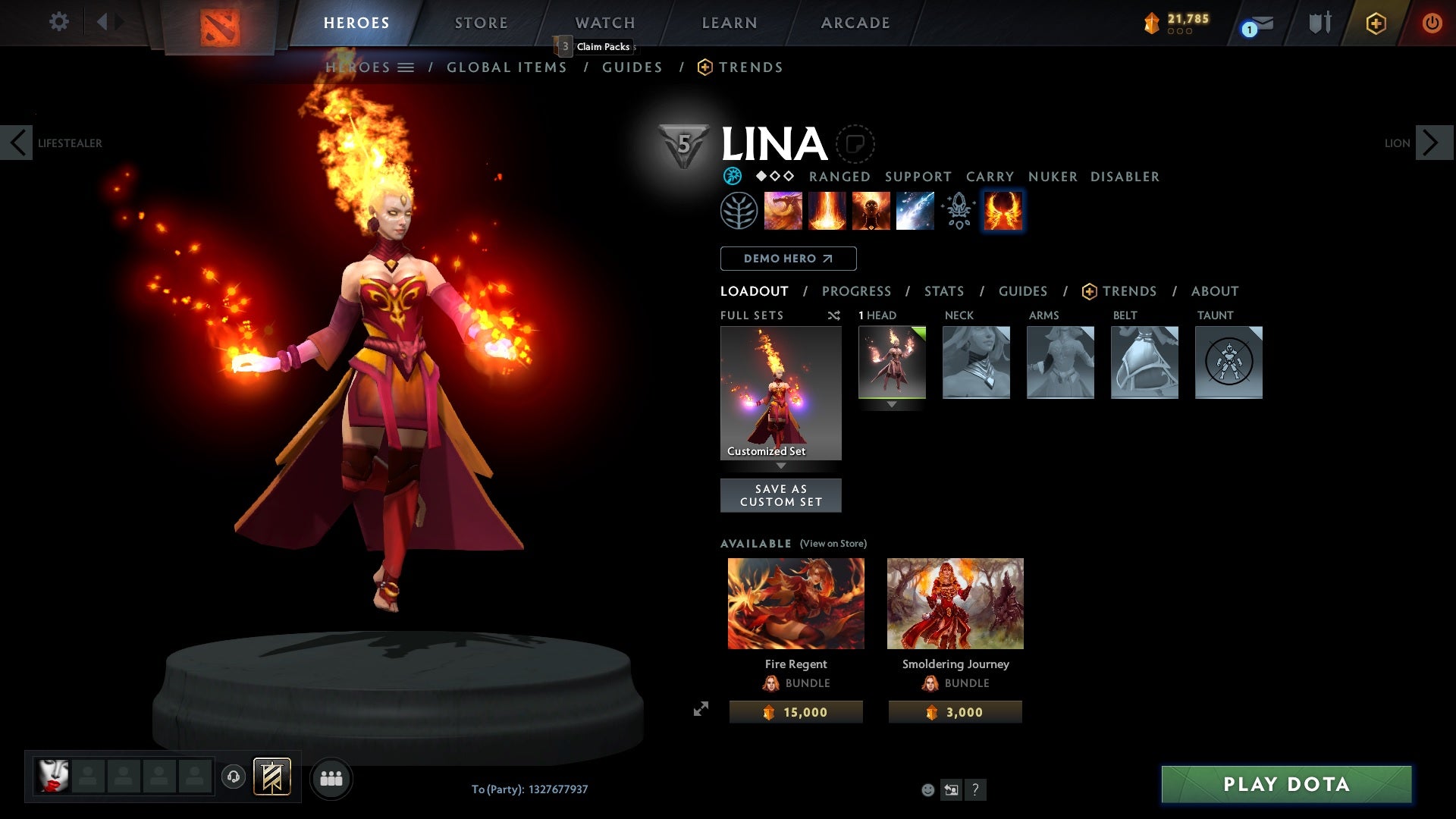
Task: Select the Taunt slot
Action: coord(1228,362)
